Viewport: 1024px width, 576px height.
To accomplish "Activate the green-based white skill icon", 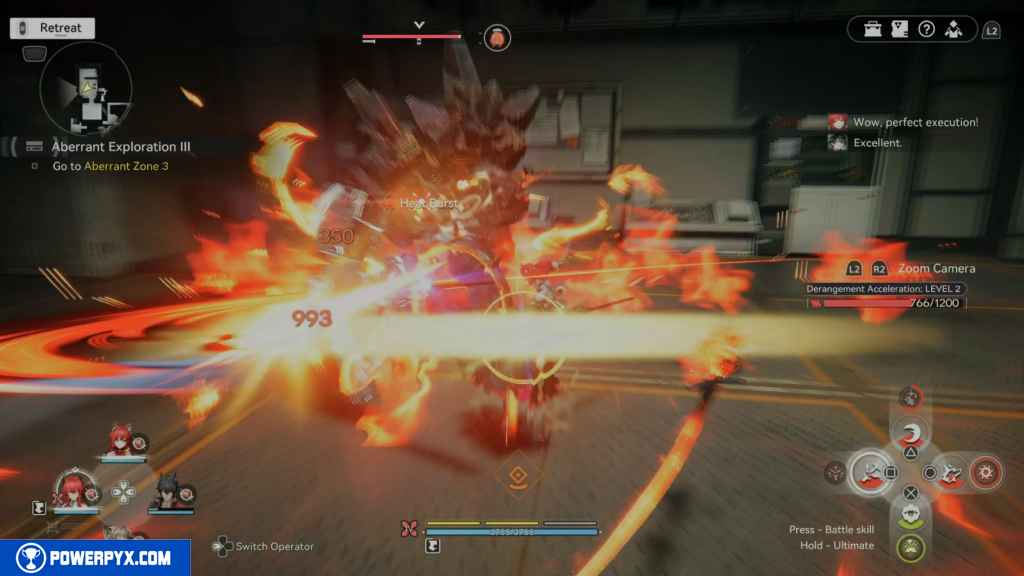I will pos(910,514).
